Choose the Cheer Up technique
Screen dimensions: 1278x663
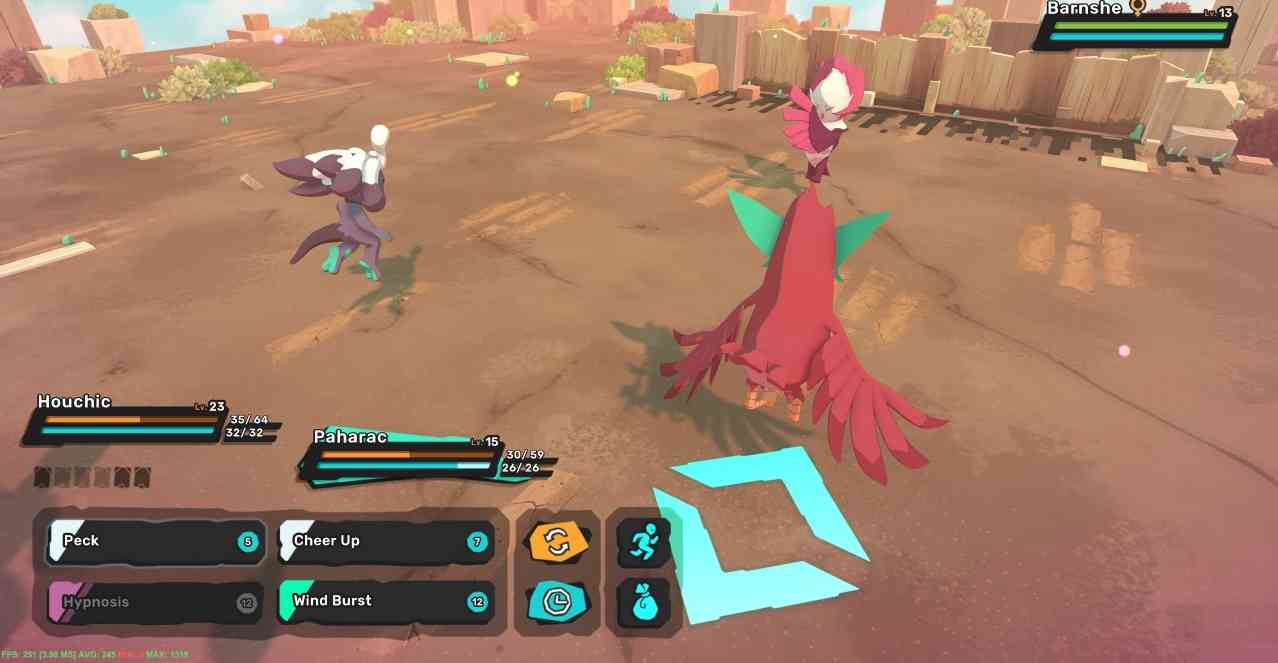[x=386, y=542]
